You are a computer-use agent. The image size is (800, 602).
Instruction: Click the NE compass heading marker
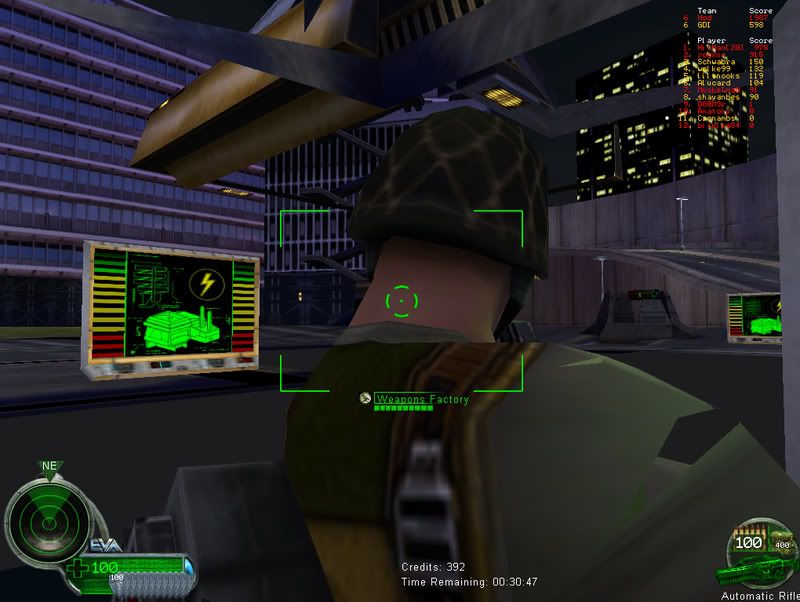(x=47, y=466)
